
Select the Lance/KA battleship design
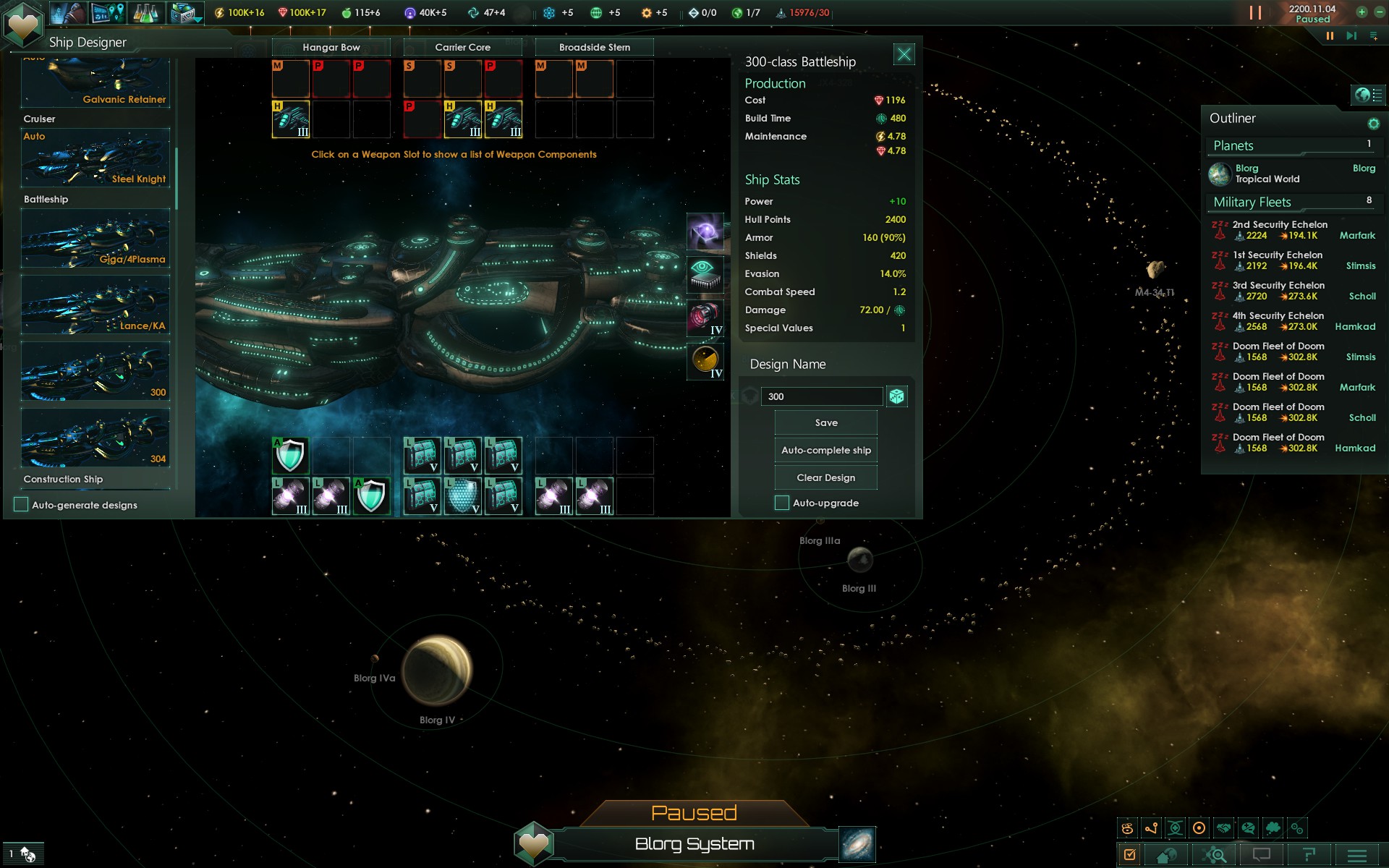pyautogui.click(x=95, y=305)
